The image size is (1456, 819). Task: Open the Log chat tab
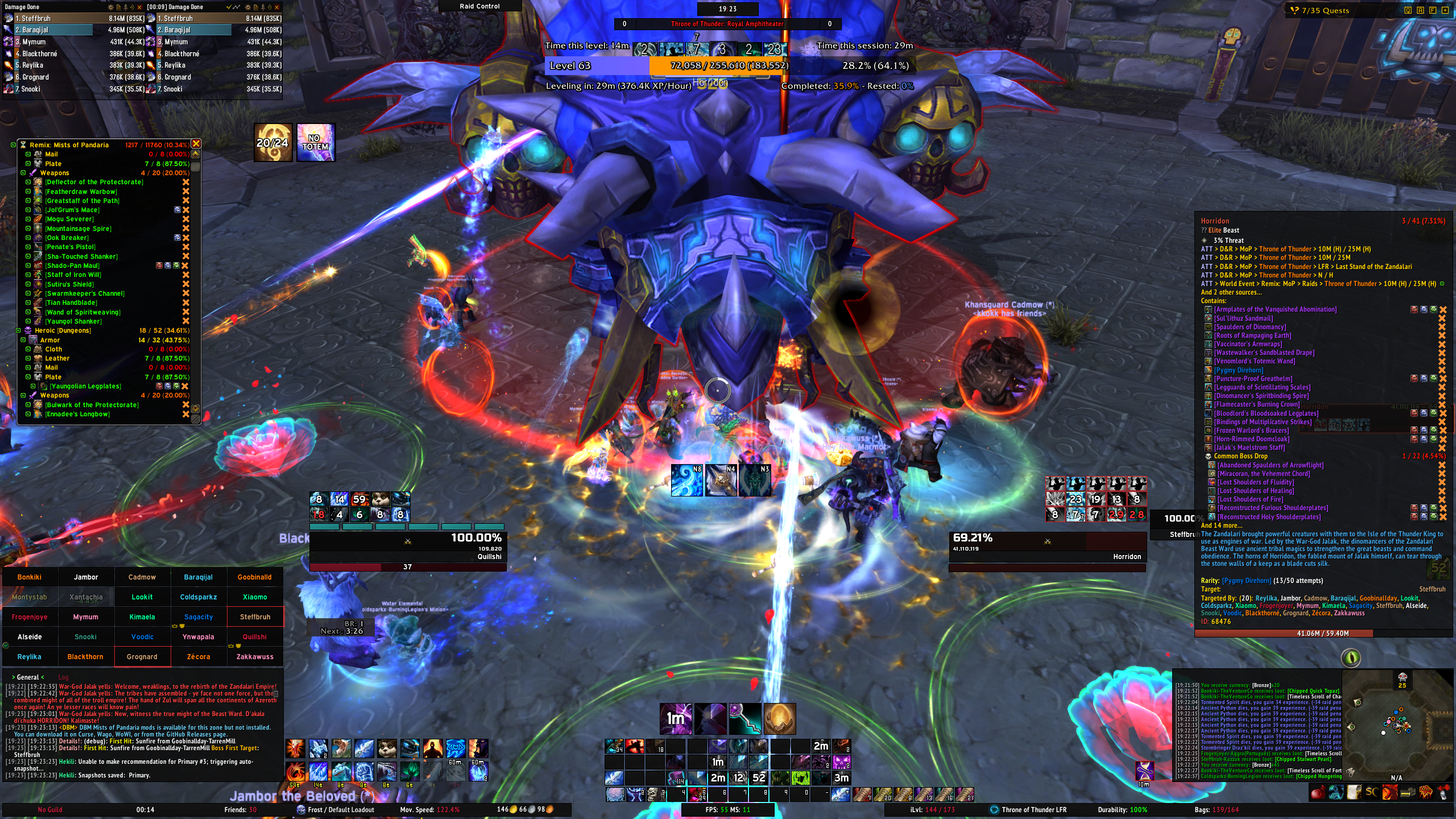coord(63,677)
